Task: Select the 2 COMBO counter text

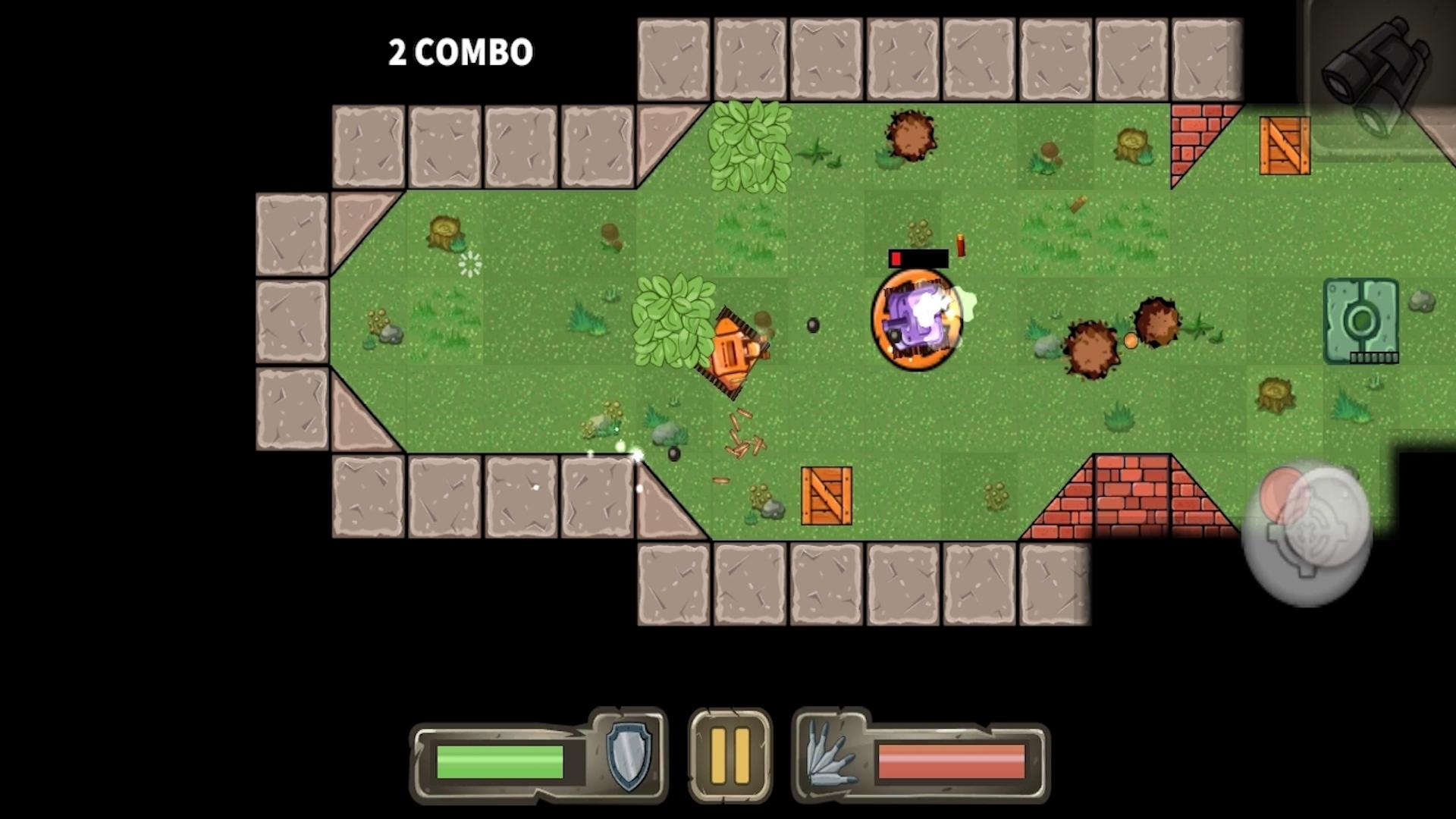Action: 460,51
